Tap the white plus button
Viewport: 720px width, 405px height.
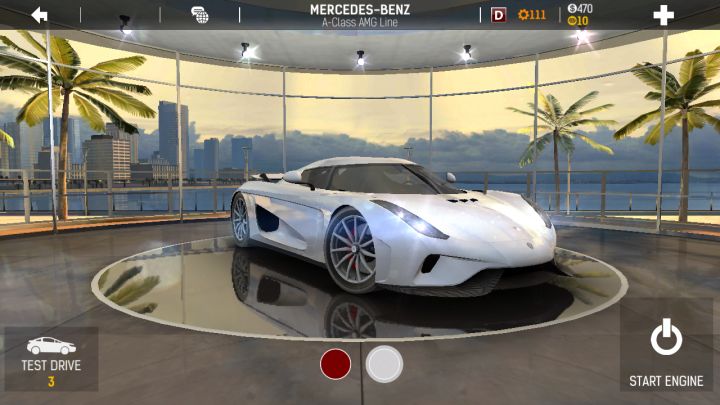(662, 15)
